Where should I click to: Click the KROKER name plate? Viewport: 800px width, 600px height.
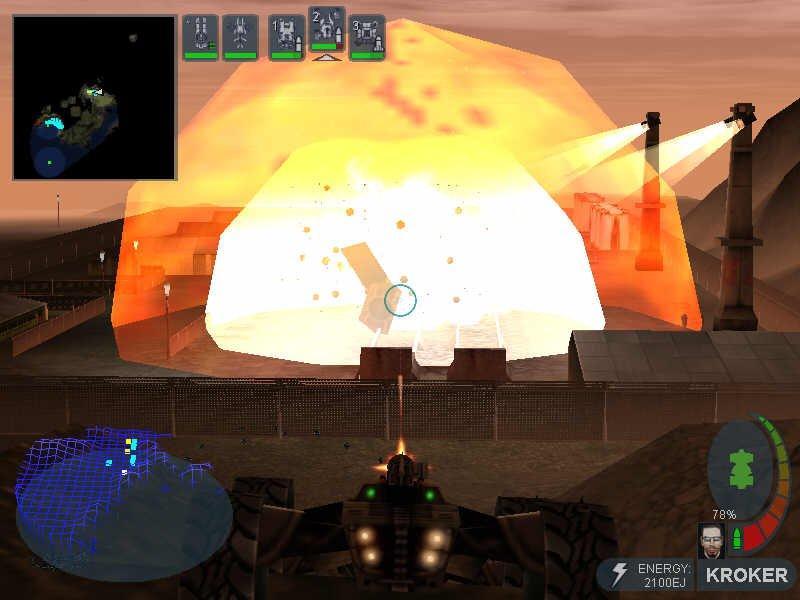point(746,575)
